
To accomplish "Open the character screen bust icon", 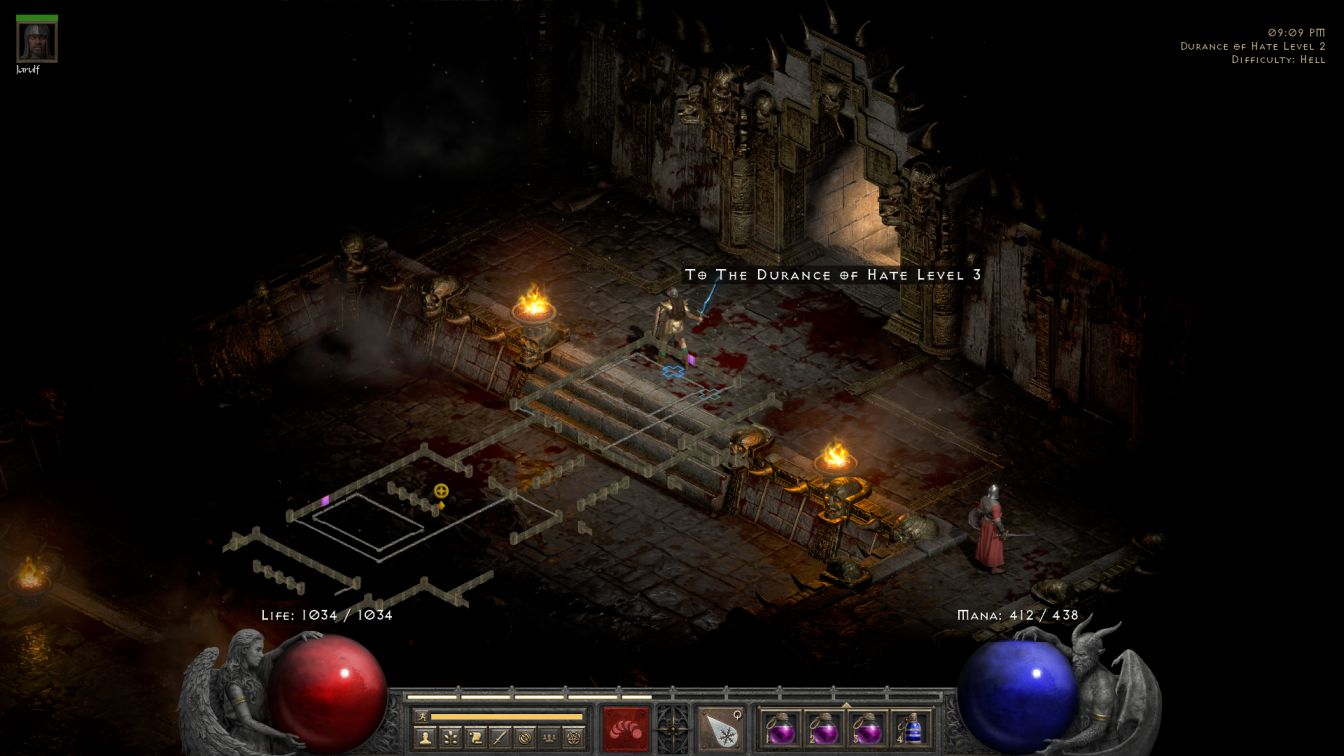I will click(x=425, y=738).
